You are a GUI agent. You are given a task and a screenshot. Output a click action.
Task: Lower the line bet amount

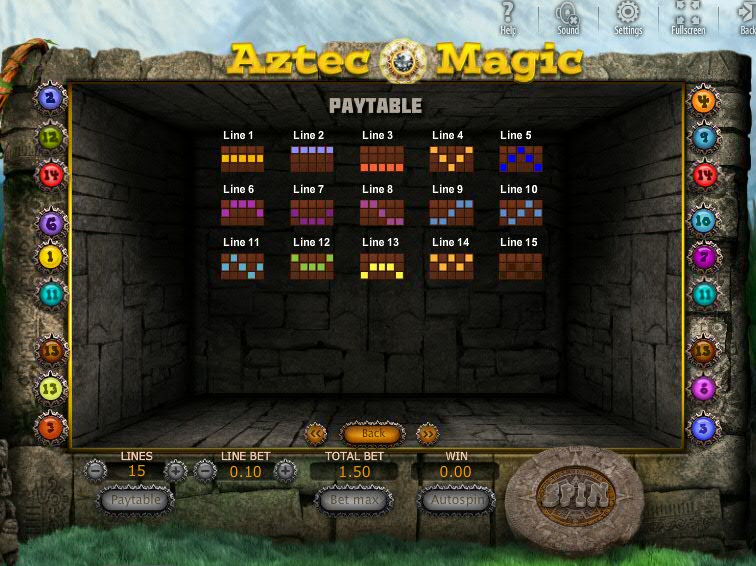pyautogui.click(x=206, y=470)
